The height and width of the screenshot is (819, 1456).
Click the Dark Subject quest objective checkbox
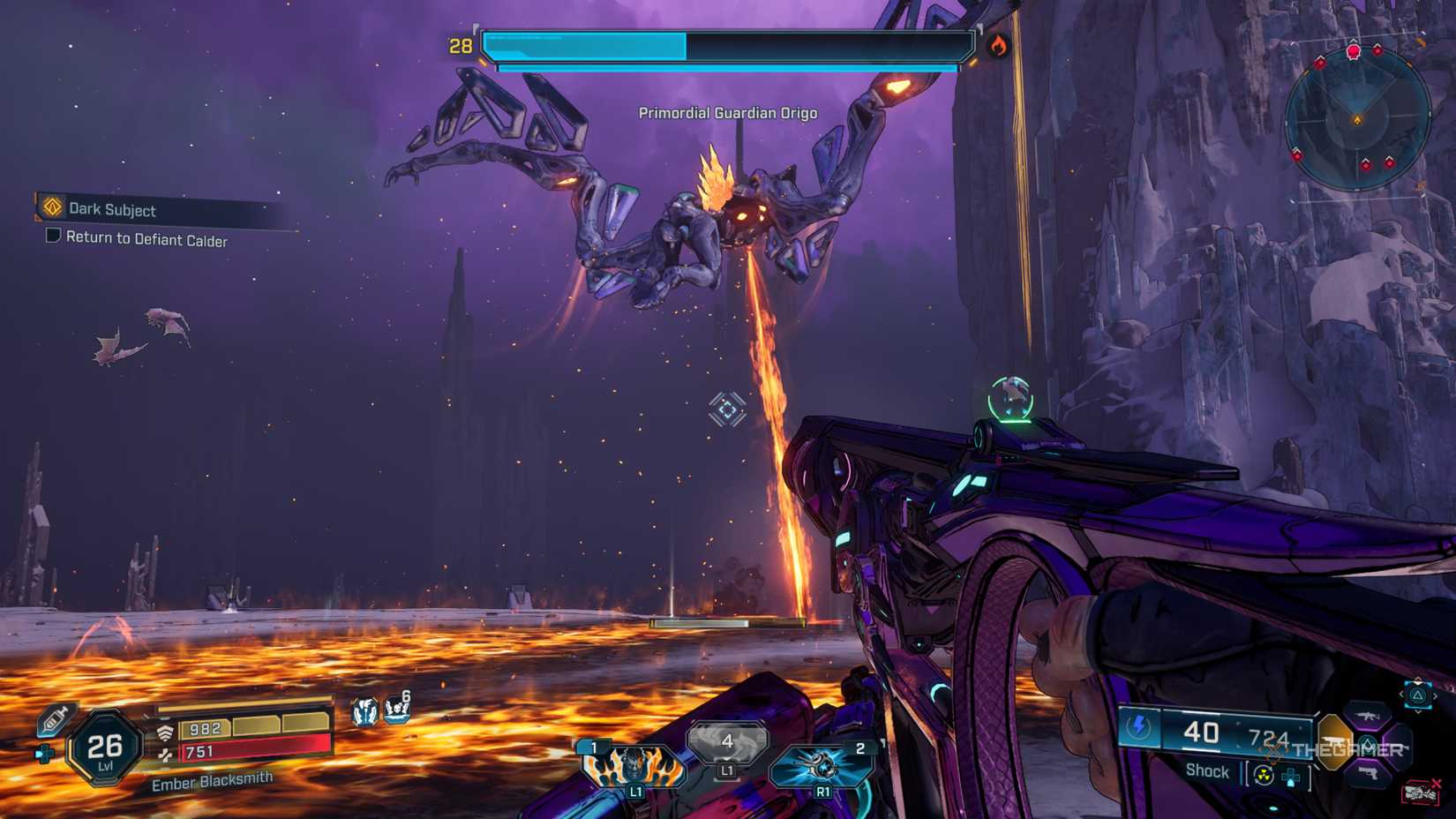(51, 237)
